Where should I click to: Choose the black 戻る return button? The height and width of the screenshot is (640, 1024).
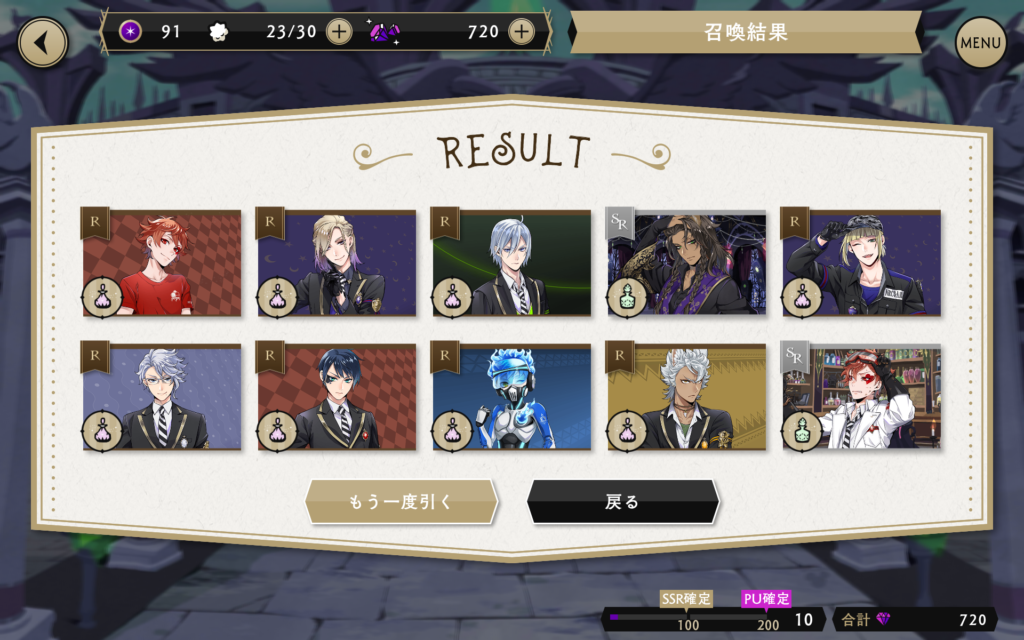click(x=622, y=502)
